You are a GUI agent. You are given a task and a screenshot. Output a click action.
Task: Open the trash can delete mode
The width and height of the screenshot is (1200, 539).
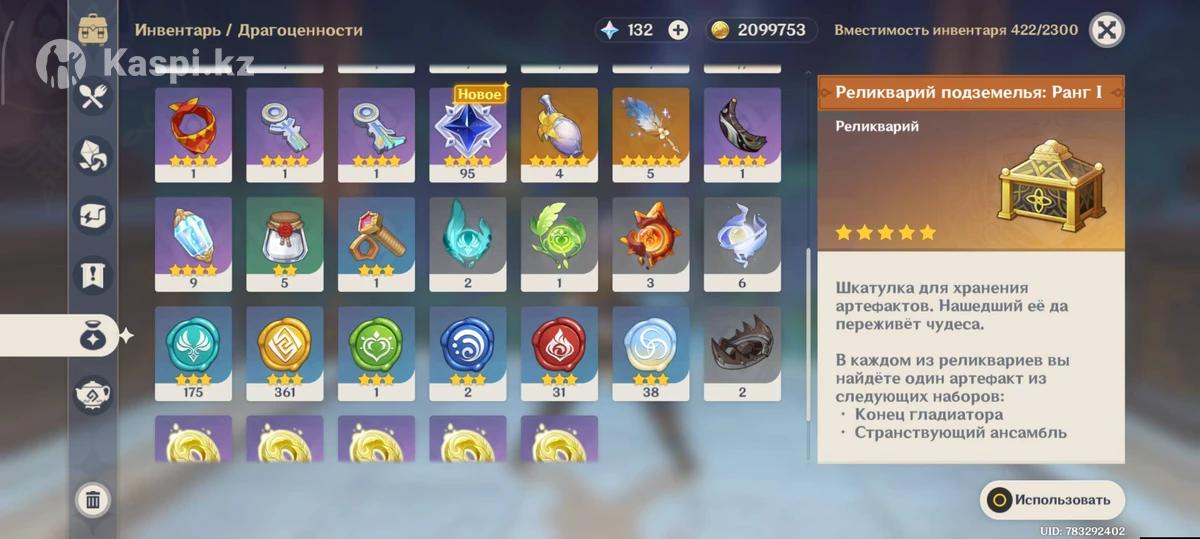[93, 500]
